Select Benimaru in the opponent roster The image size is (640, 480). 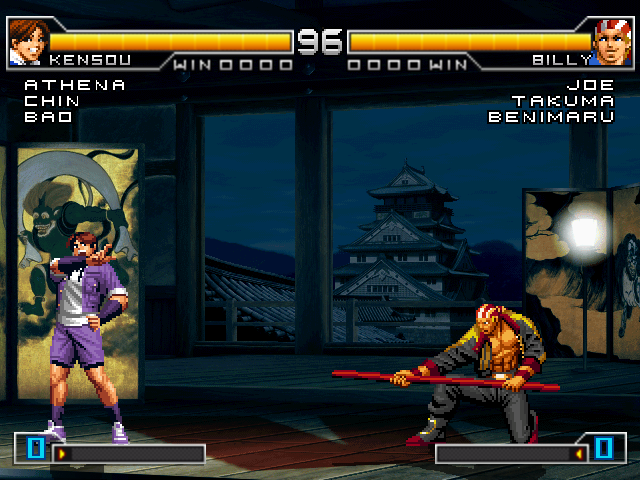tap(551, 117)
